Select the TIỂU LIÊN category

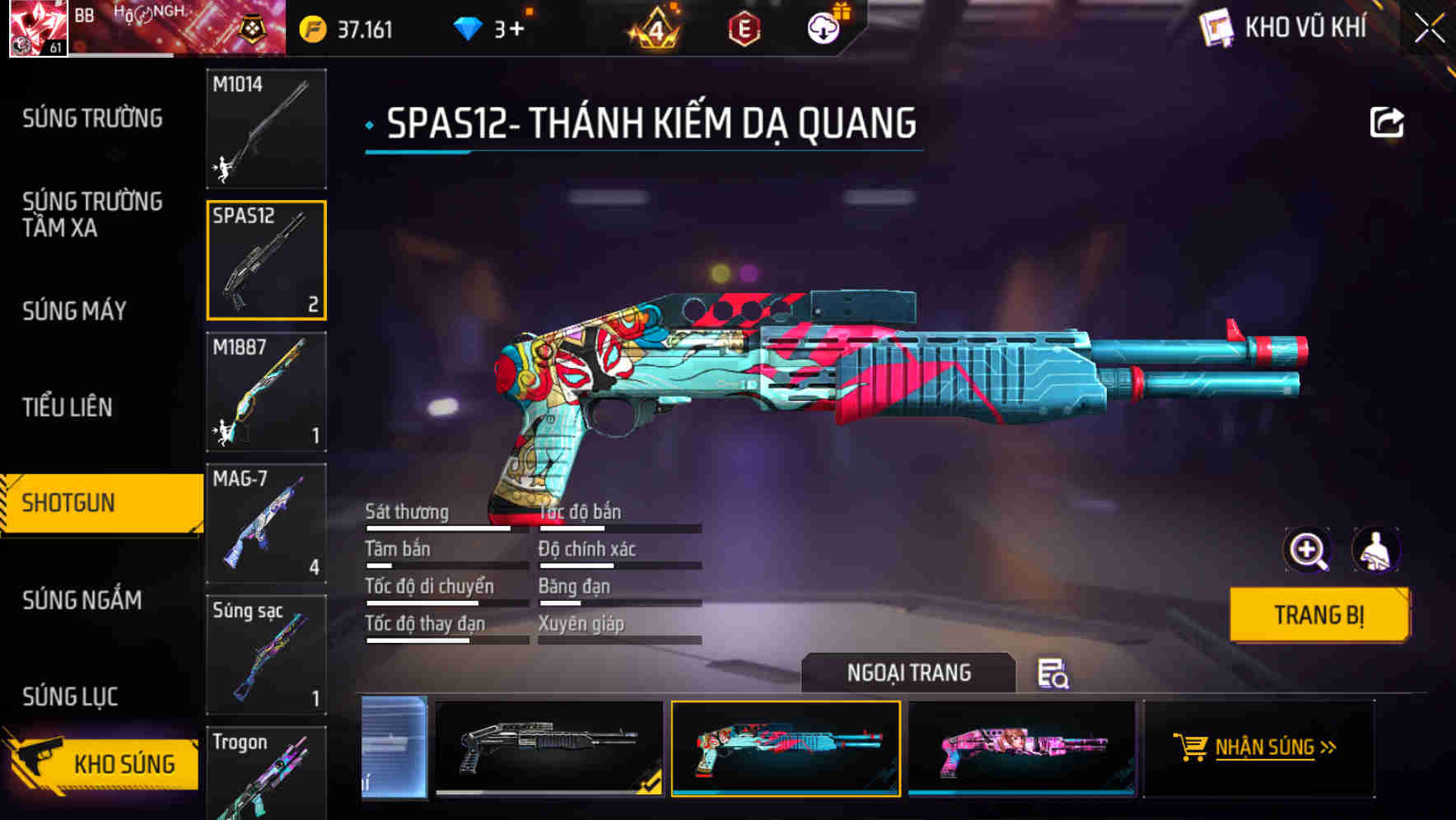point(70,407)
